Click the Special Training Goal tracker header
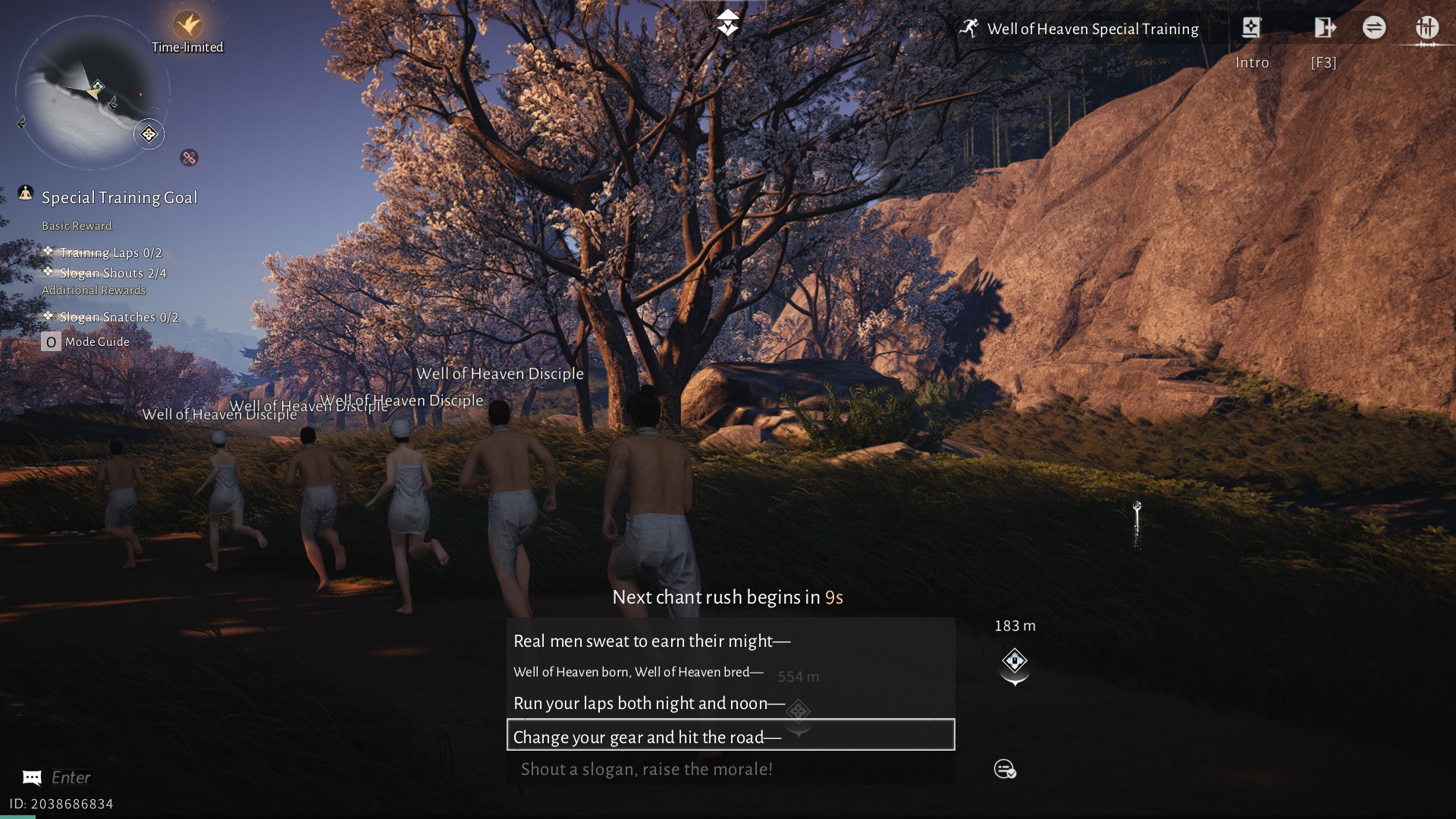Image resolution: width=1456 pixels, height=819 pixels. (119, 198)
